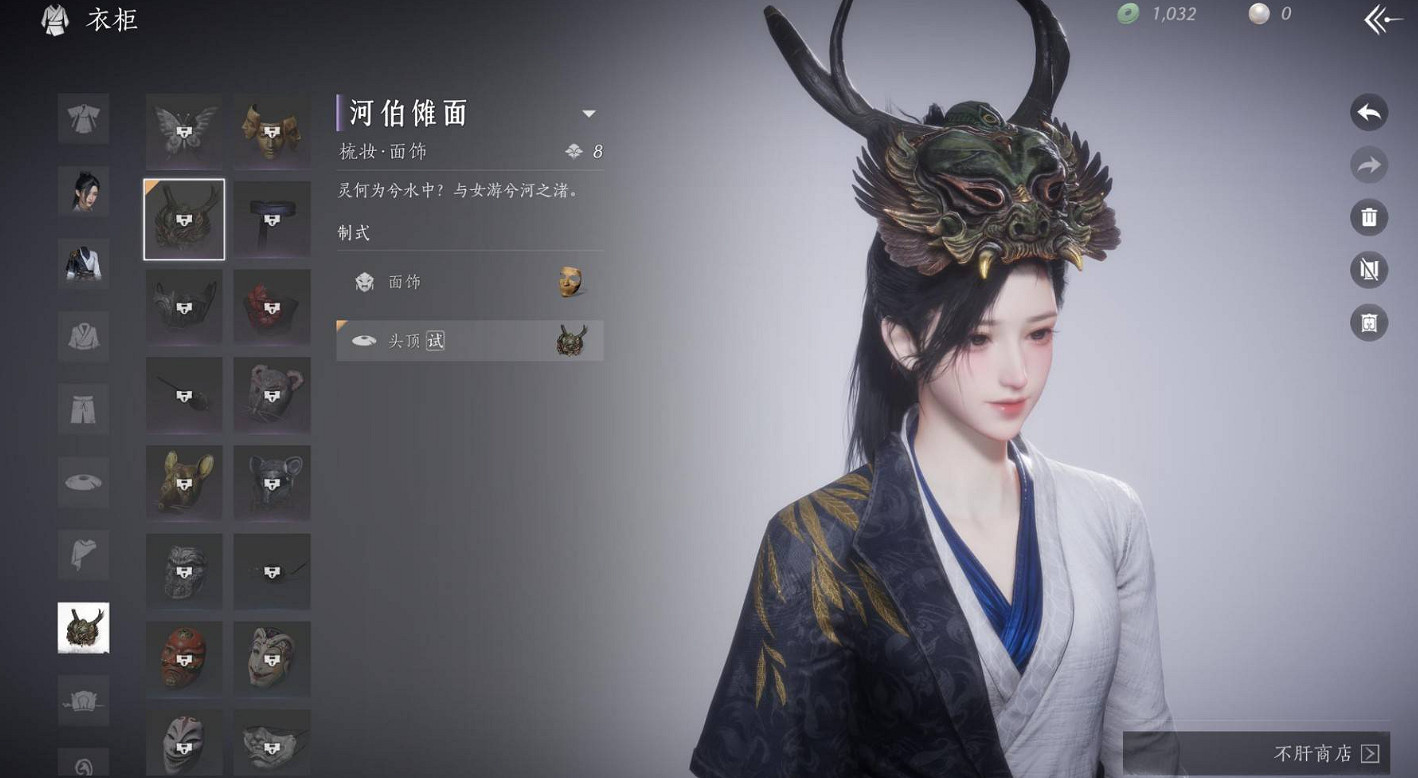This screenshot has width=1418, height=778.
Task: Select the 头顶 head-top equipment row
Action: pos(468,340)
